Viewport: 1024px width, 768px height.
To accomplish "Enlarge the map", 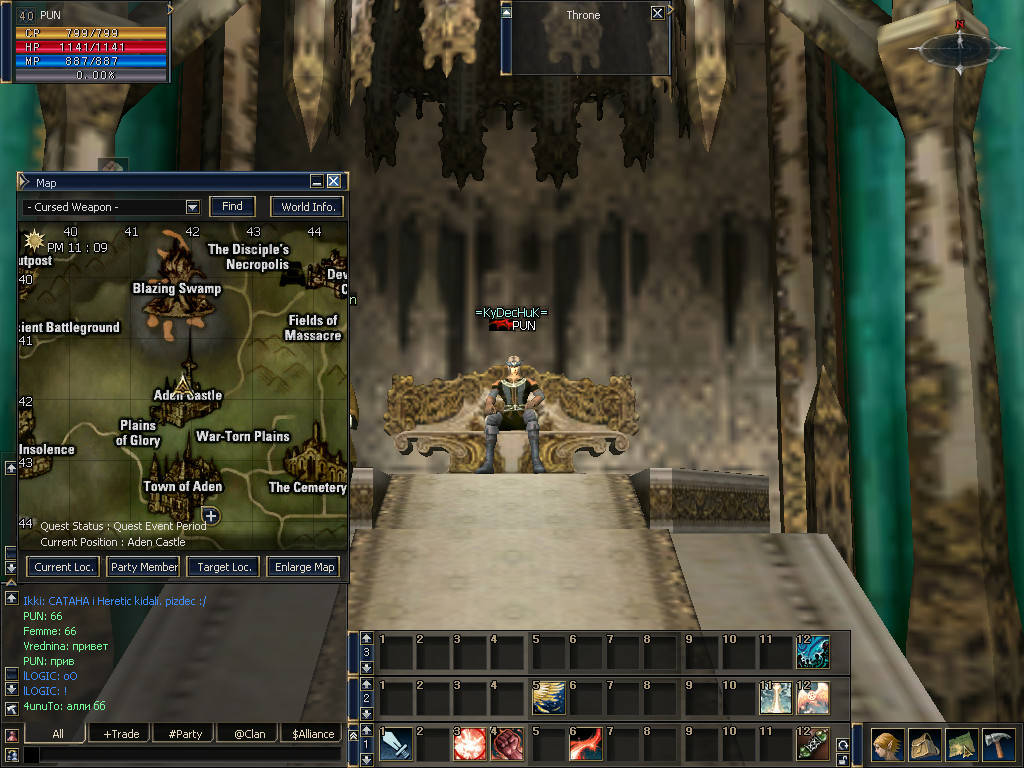I will 305,567.
